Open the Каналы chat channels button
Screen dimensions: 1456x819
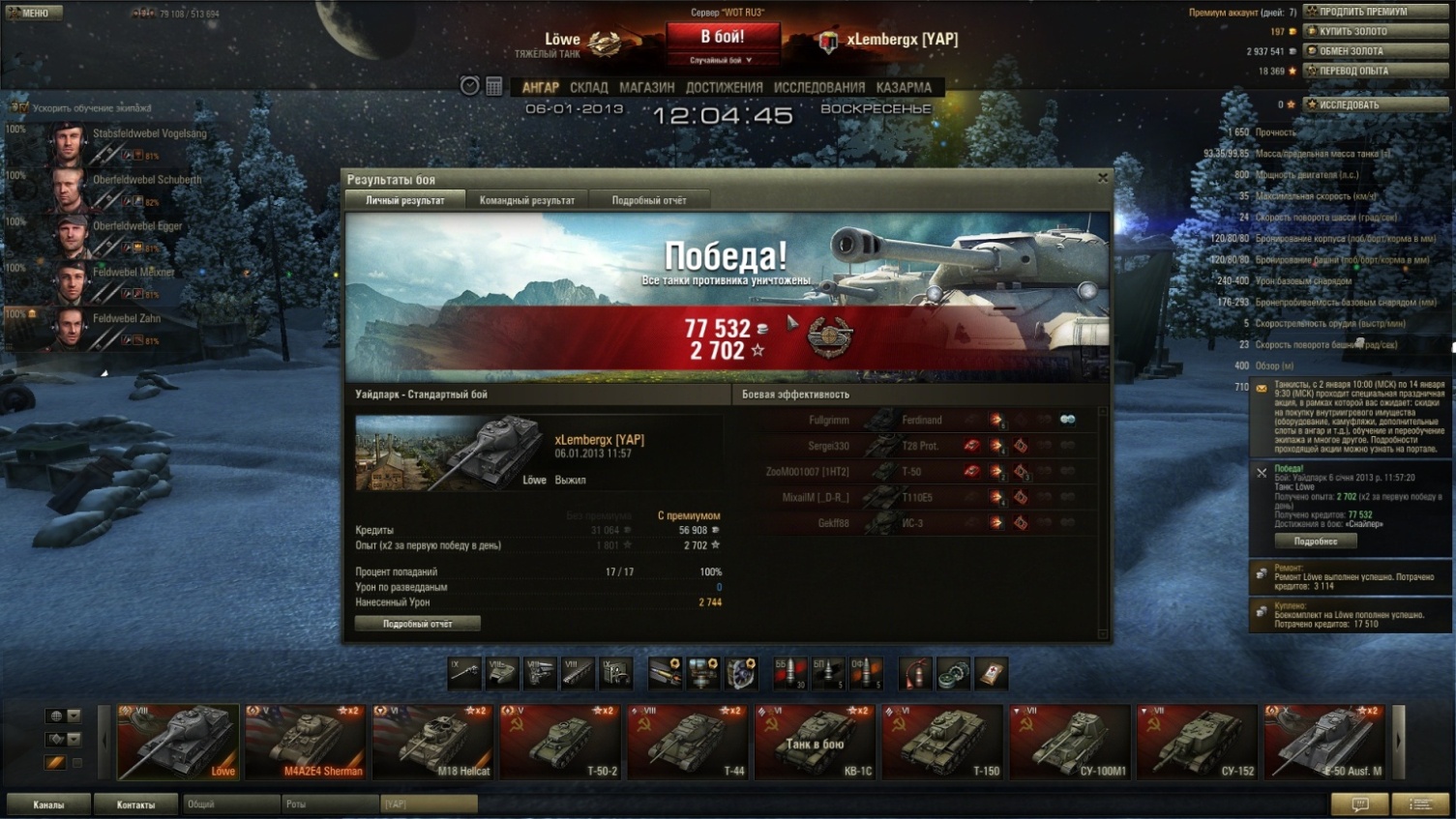(48, 804)
